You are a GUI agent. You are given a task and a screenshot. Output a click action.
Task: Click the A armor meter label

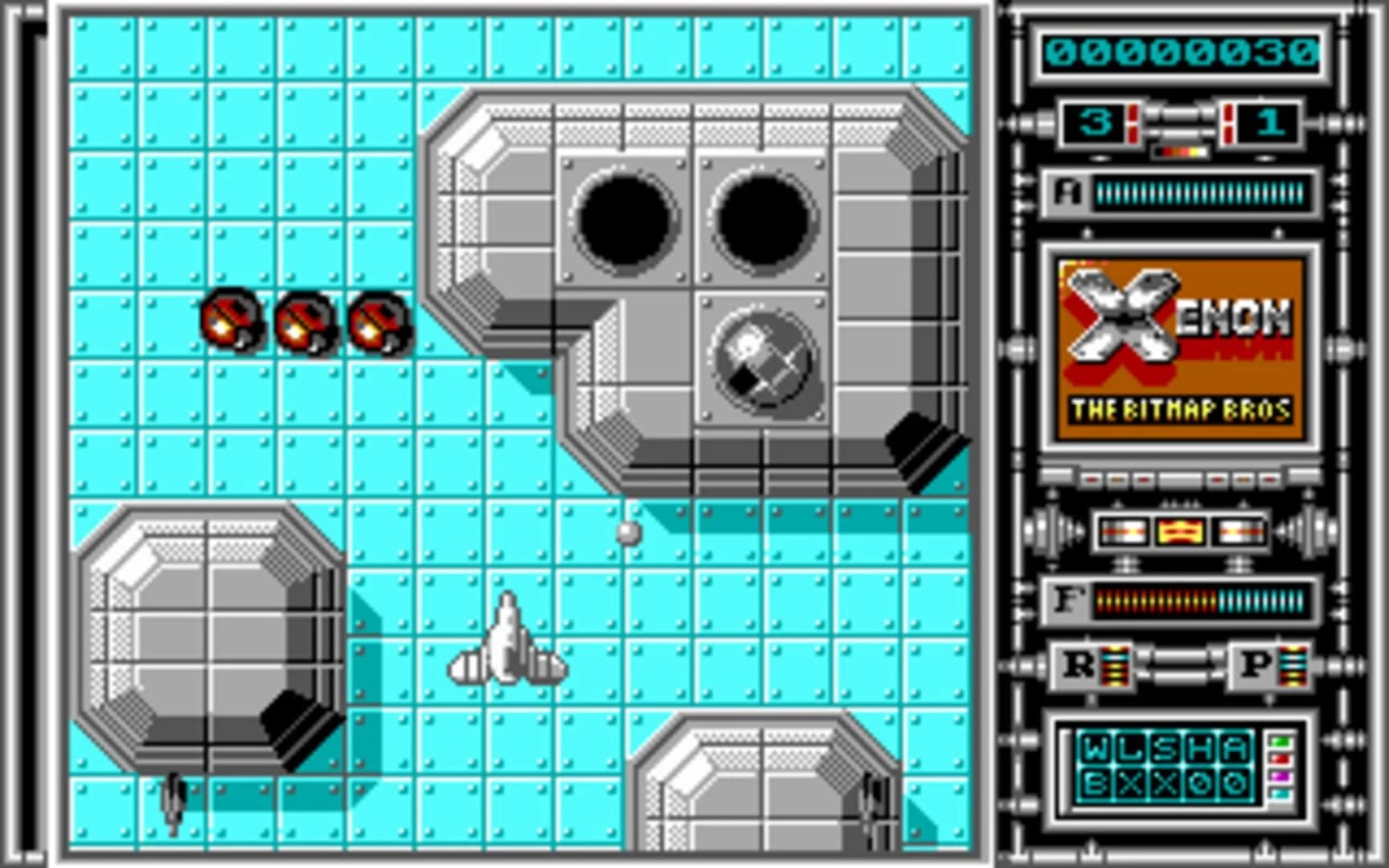tap(1069, 193)
